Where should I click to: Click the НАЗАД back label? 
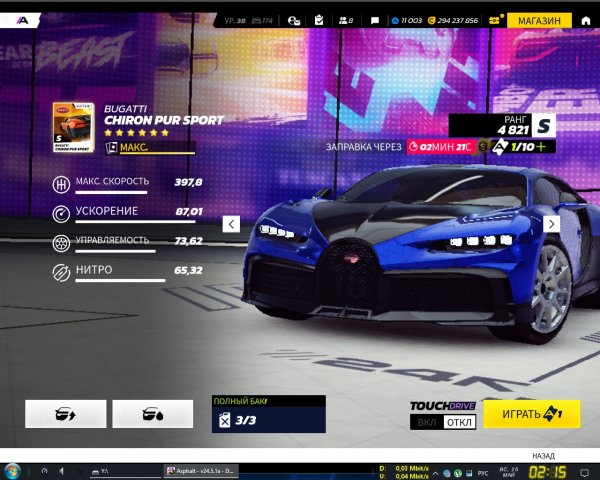544,454
